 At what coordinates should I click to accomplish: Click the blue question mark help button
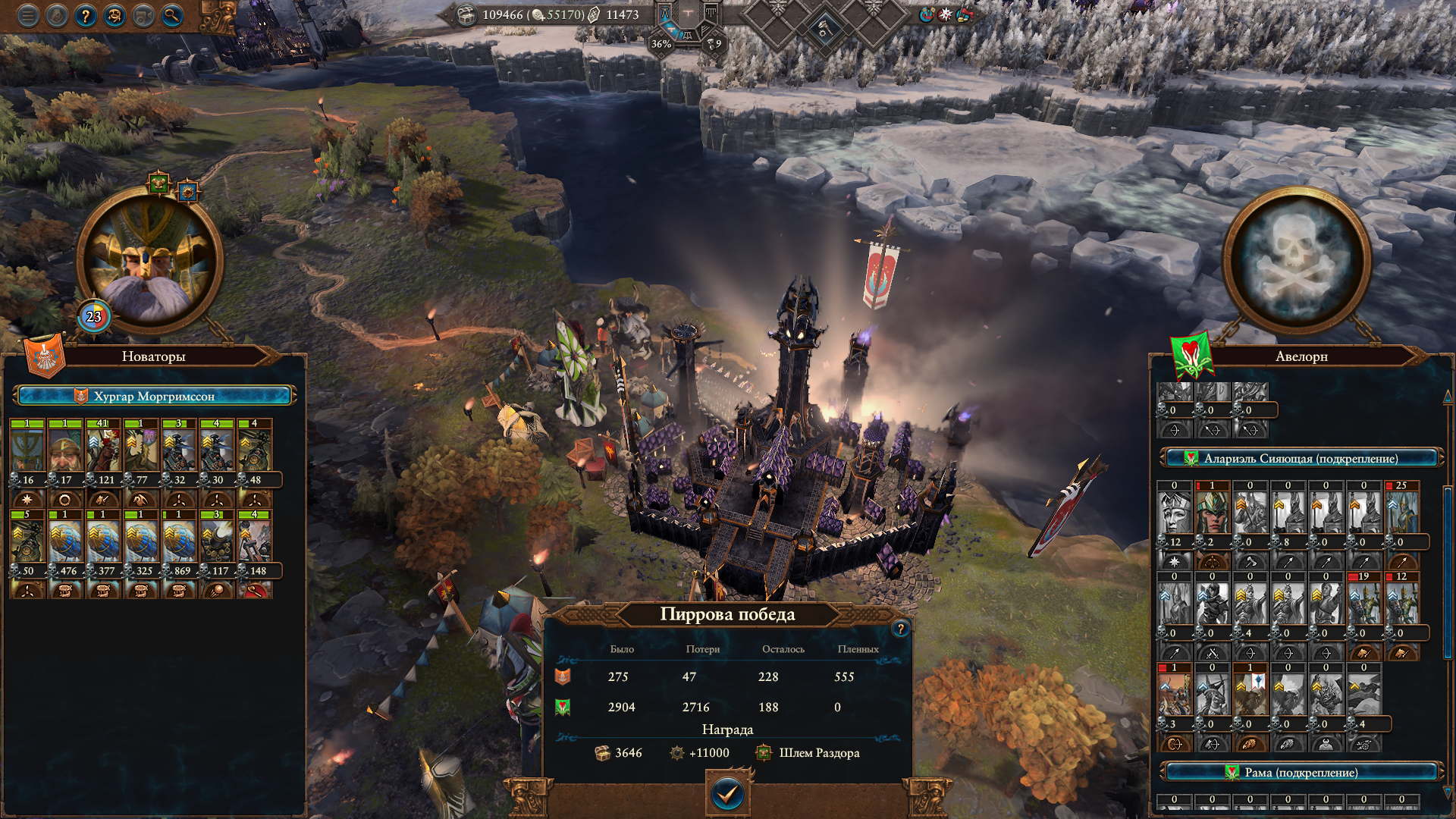click(x=86, y=15)
